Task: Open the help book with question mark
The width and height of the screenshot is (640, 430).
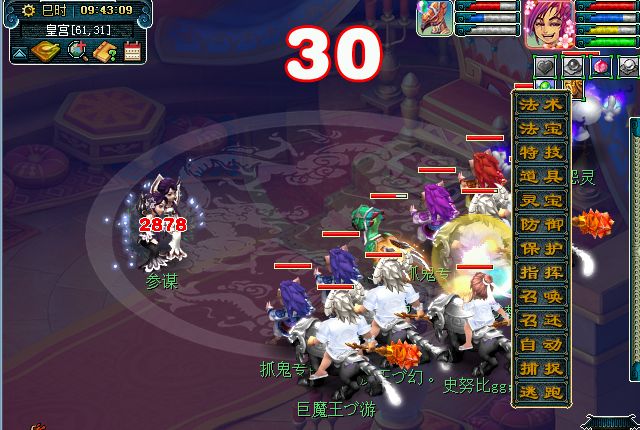Action: coord(105,51)
